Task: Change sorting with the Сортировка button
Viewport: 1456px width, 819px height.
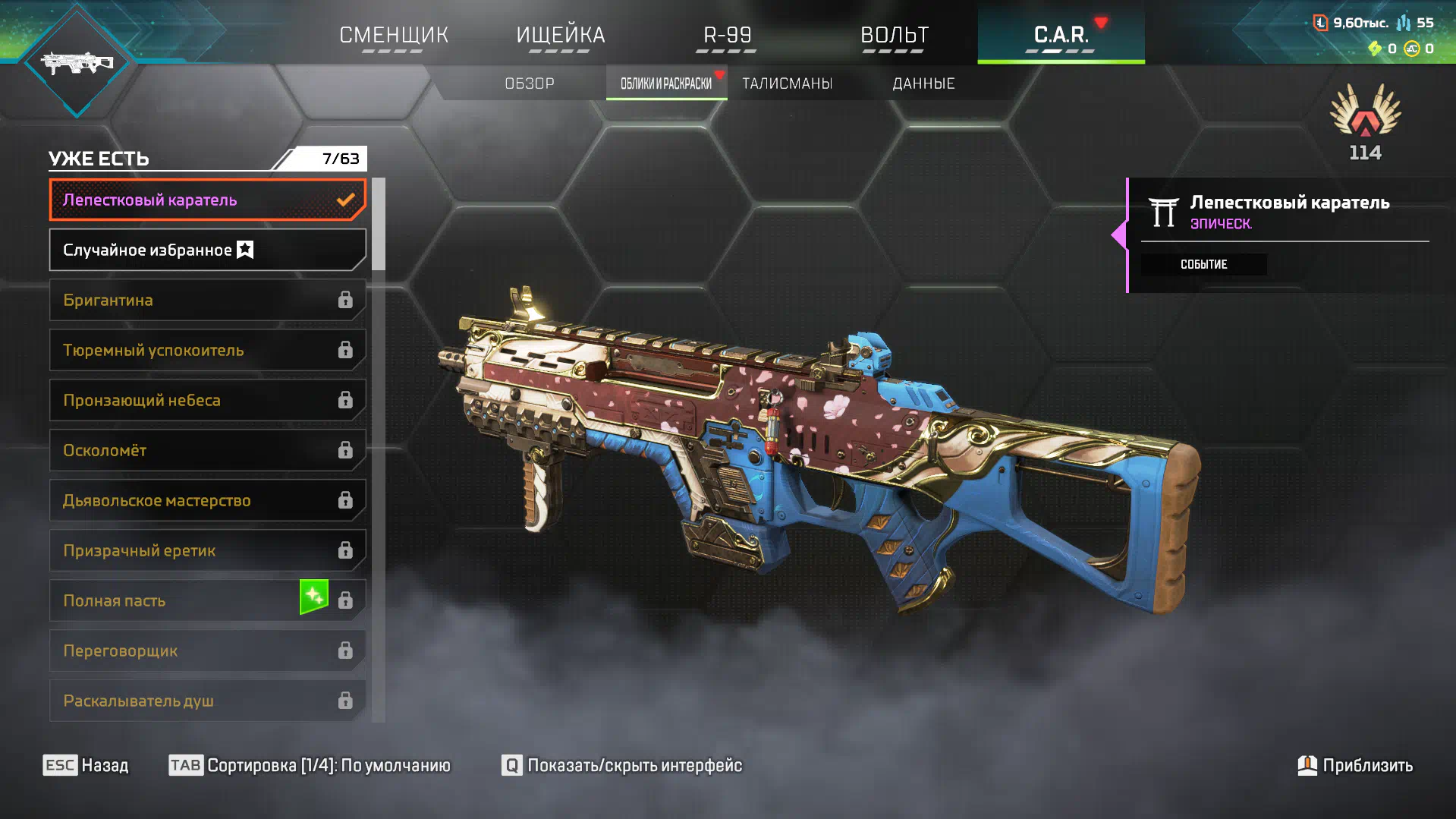Action: click(x=310, y=765)
